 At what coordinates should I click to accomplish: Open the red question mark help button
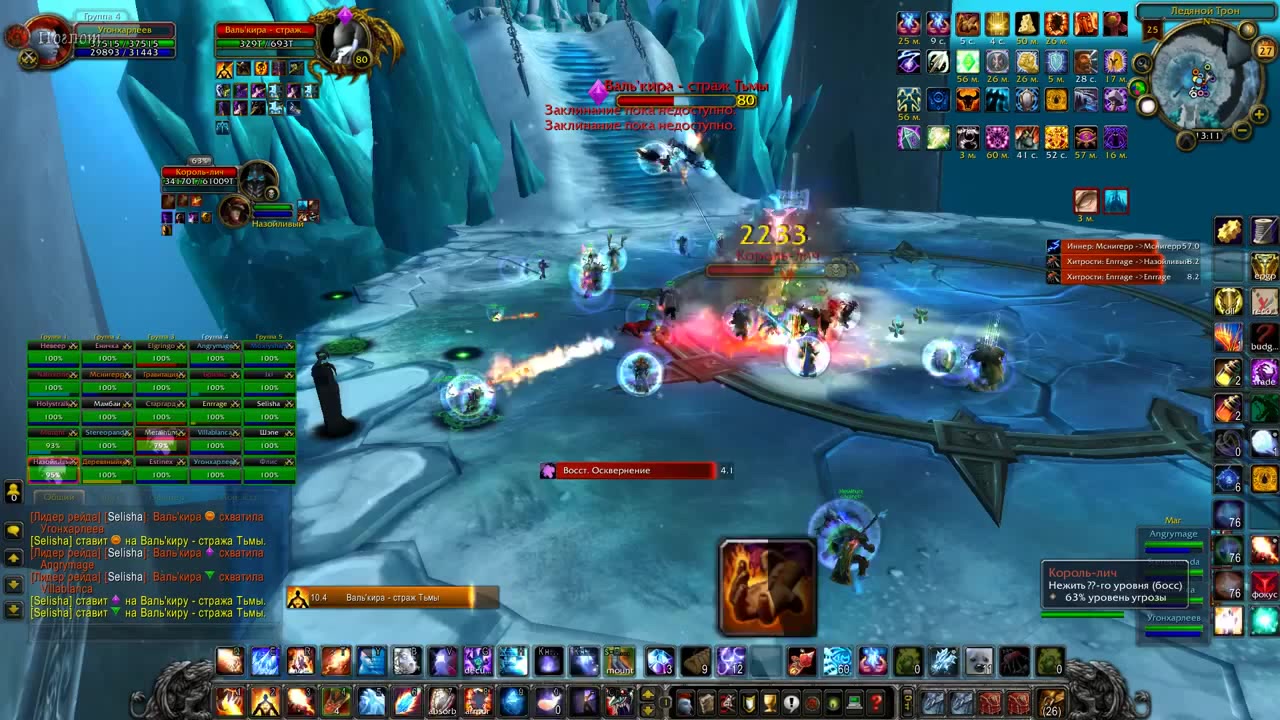click(x=876, y=703)
